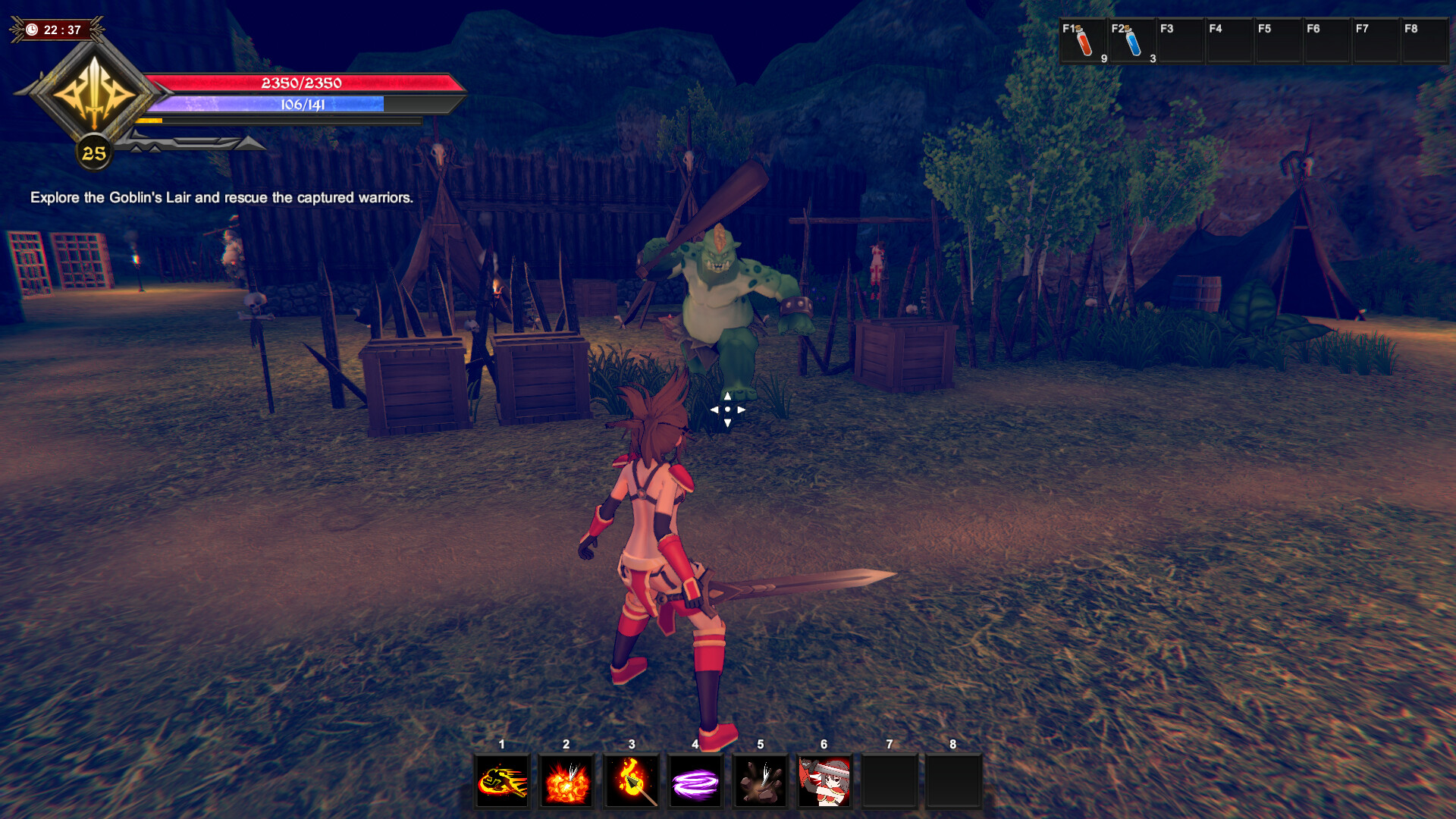Screen dimensions: 1456x819
Task: Click the empty hotbar slot 7
Action: click(890, 780)
